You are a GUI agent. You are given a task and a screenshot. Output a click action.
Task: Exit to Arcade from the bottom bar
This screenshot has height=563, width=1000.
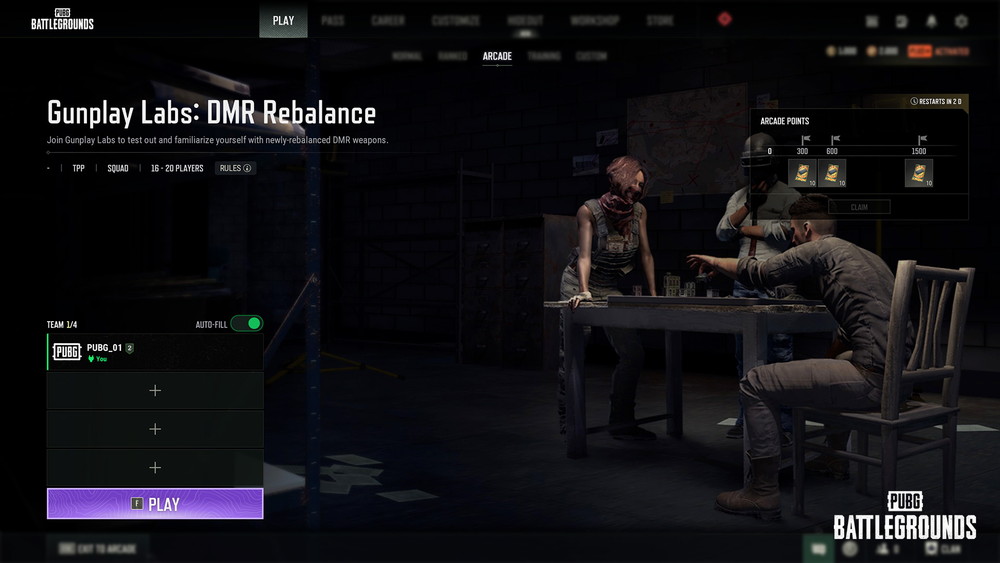pyautogui.click(x=97, y=548)
